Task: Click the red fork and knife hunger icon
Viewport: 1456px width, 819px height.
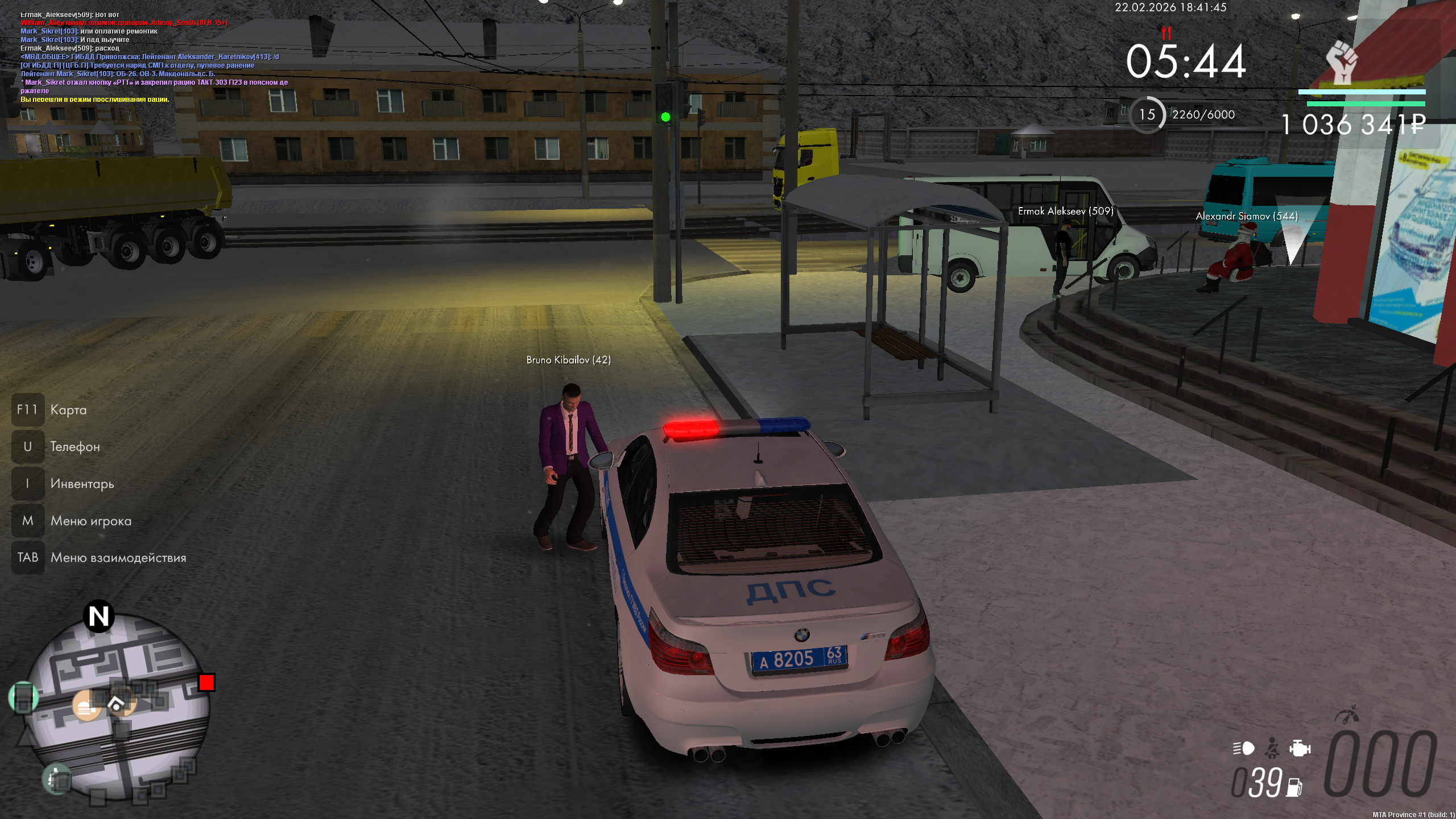Action: pyautogui.click(x=1167, y=32)
